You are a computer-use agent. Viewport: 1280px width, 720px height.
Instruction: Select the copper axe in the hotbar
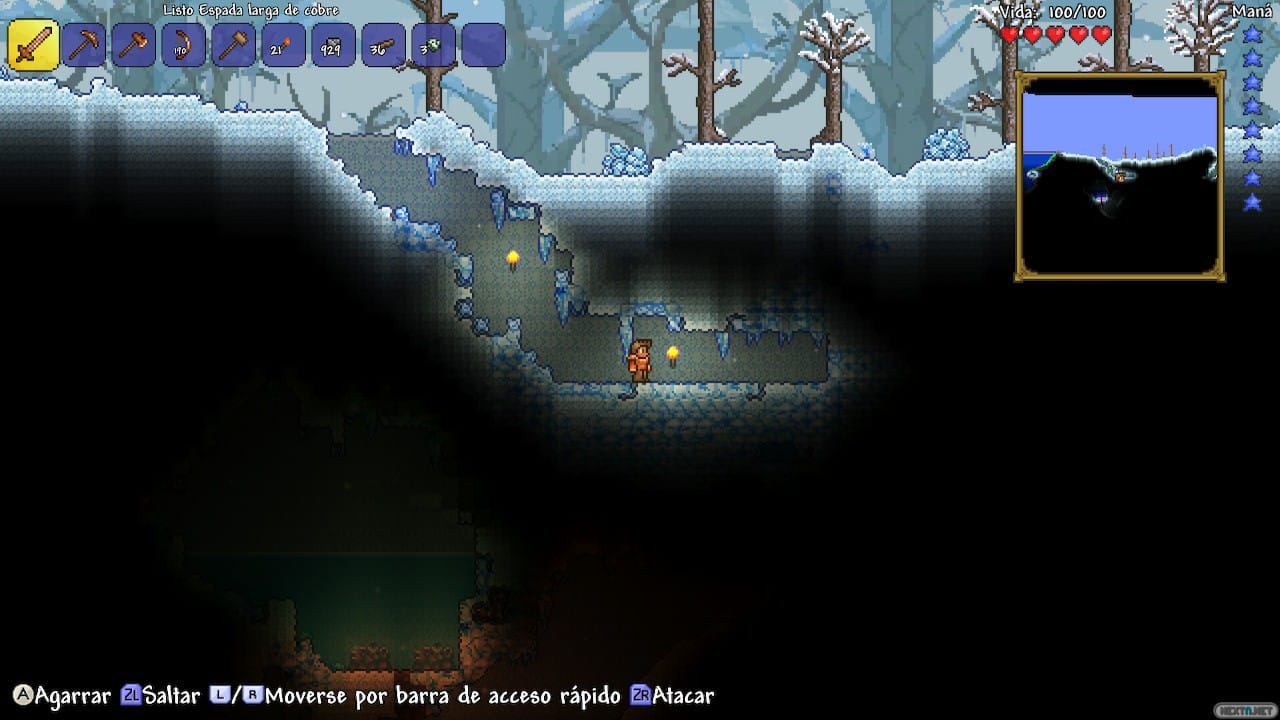click(x=133, y=44)
